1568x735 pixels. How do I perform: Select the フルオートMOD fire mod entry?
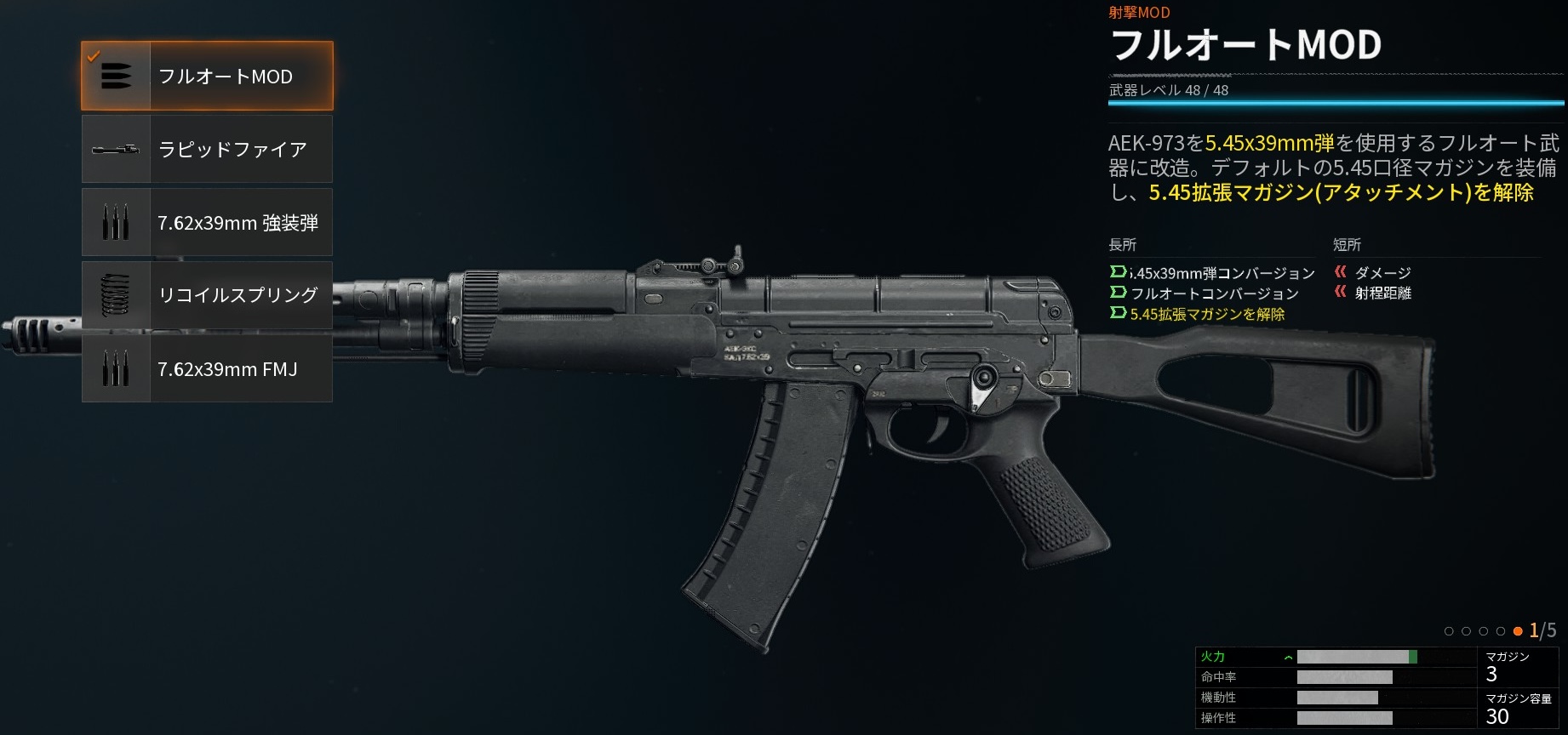point(207,77)
